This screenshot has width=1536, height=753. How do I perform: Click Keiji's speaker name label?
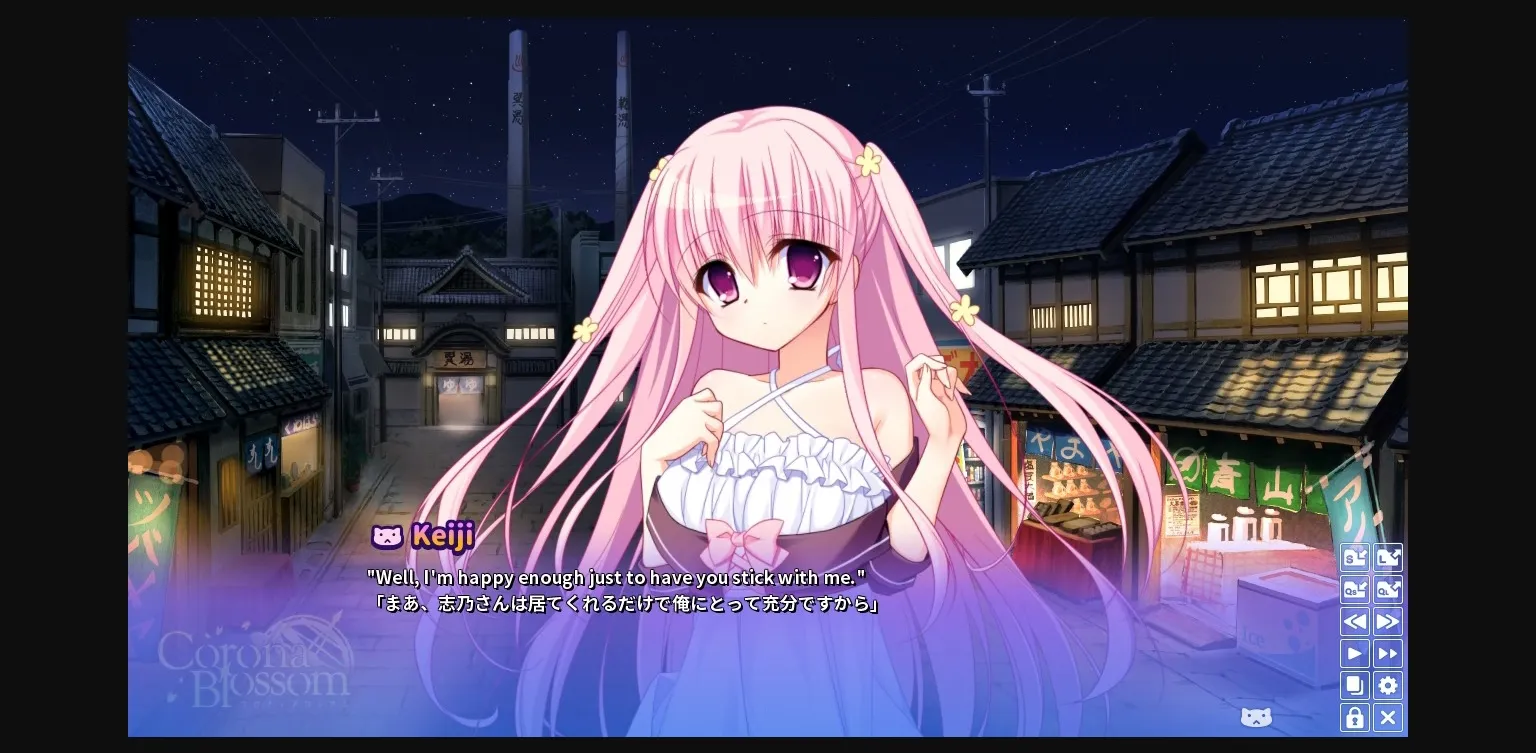click(444, 537)
